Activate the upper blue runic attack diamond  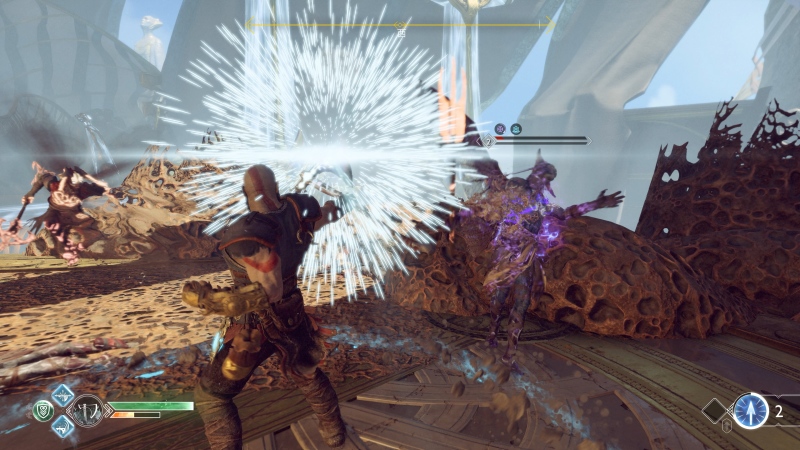point(62,394)
